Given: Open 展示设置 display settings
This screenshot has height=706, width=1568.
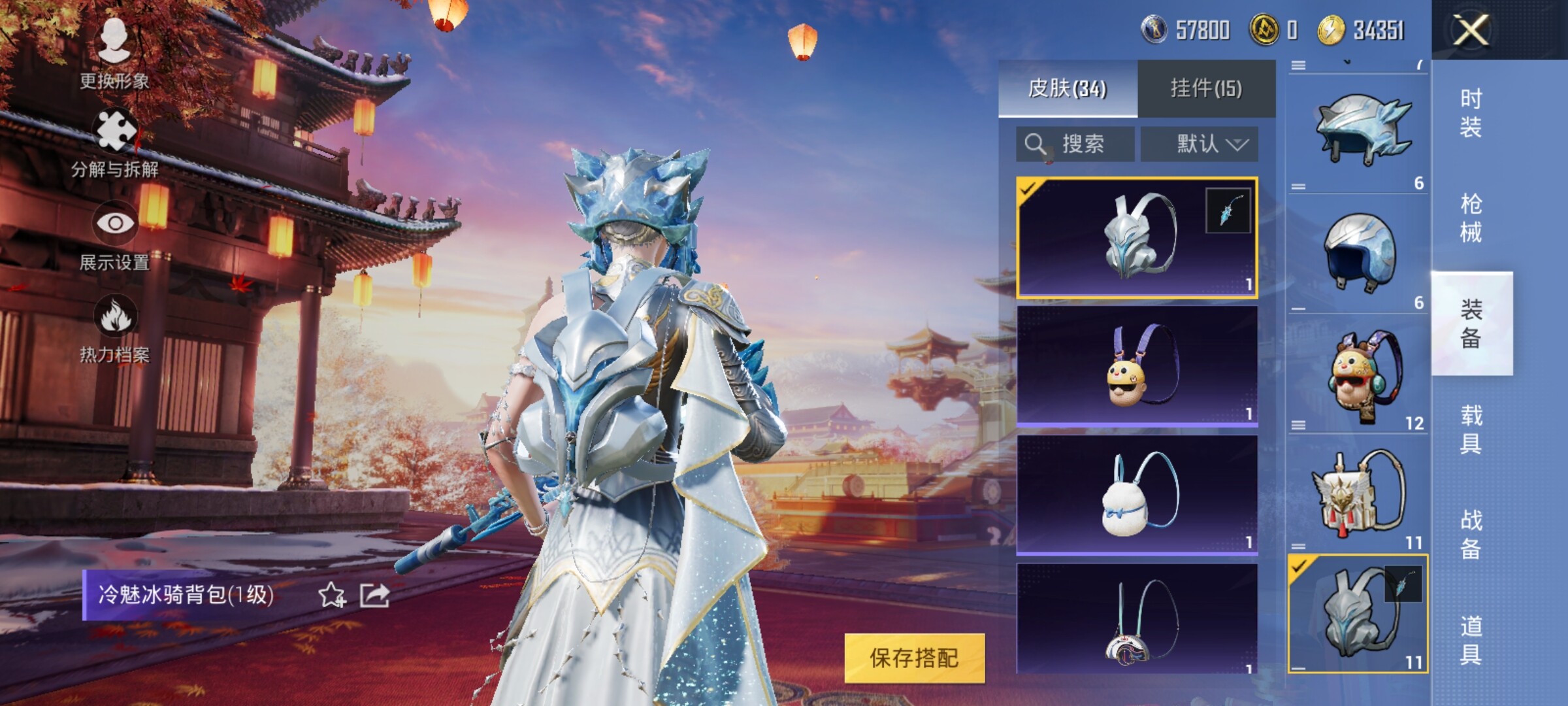Looking at the screenshot, I should point(115,235).
